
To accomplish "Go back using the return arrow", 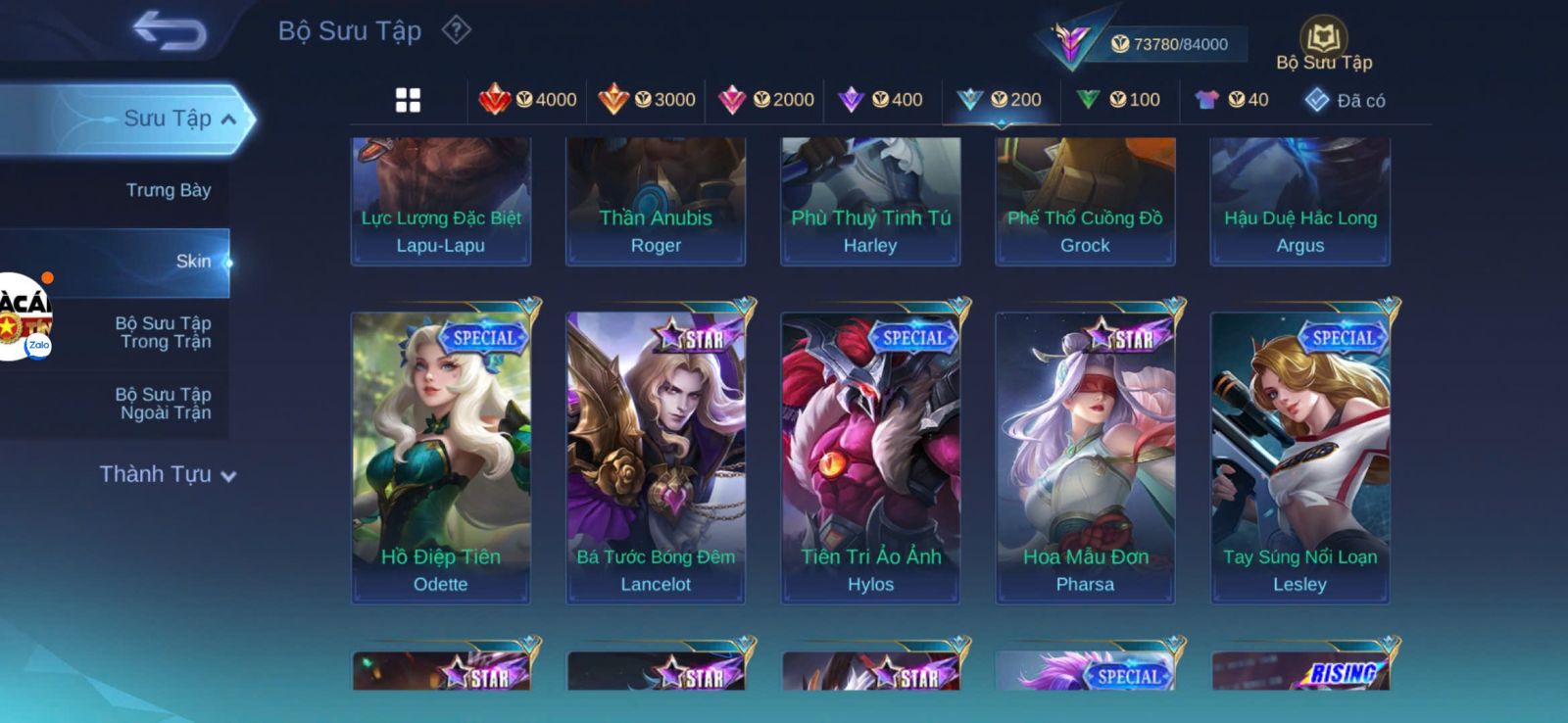I will pyautogui.click(x=170, y=30).
